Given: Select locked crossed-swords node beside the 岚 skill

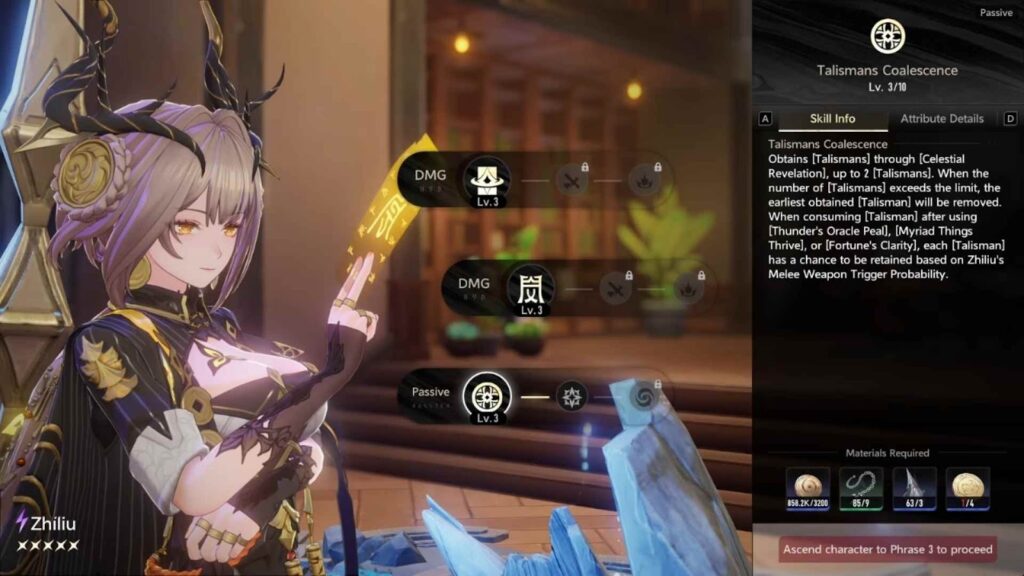Looking at the screenshot, I should pyautogui.click(x=614, y=288).
